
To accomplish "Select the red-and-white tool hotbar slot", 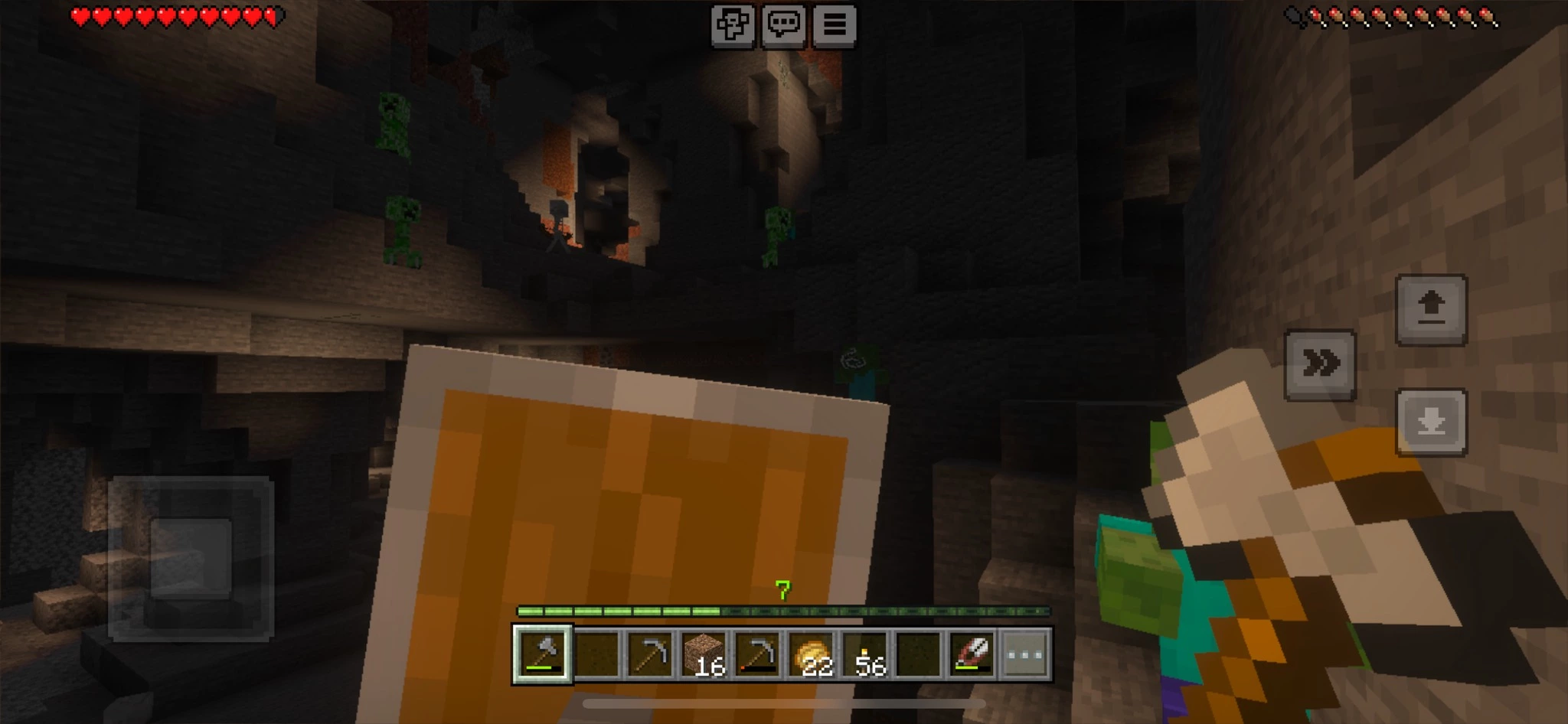I will [x=972, y=654].
